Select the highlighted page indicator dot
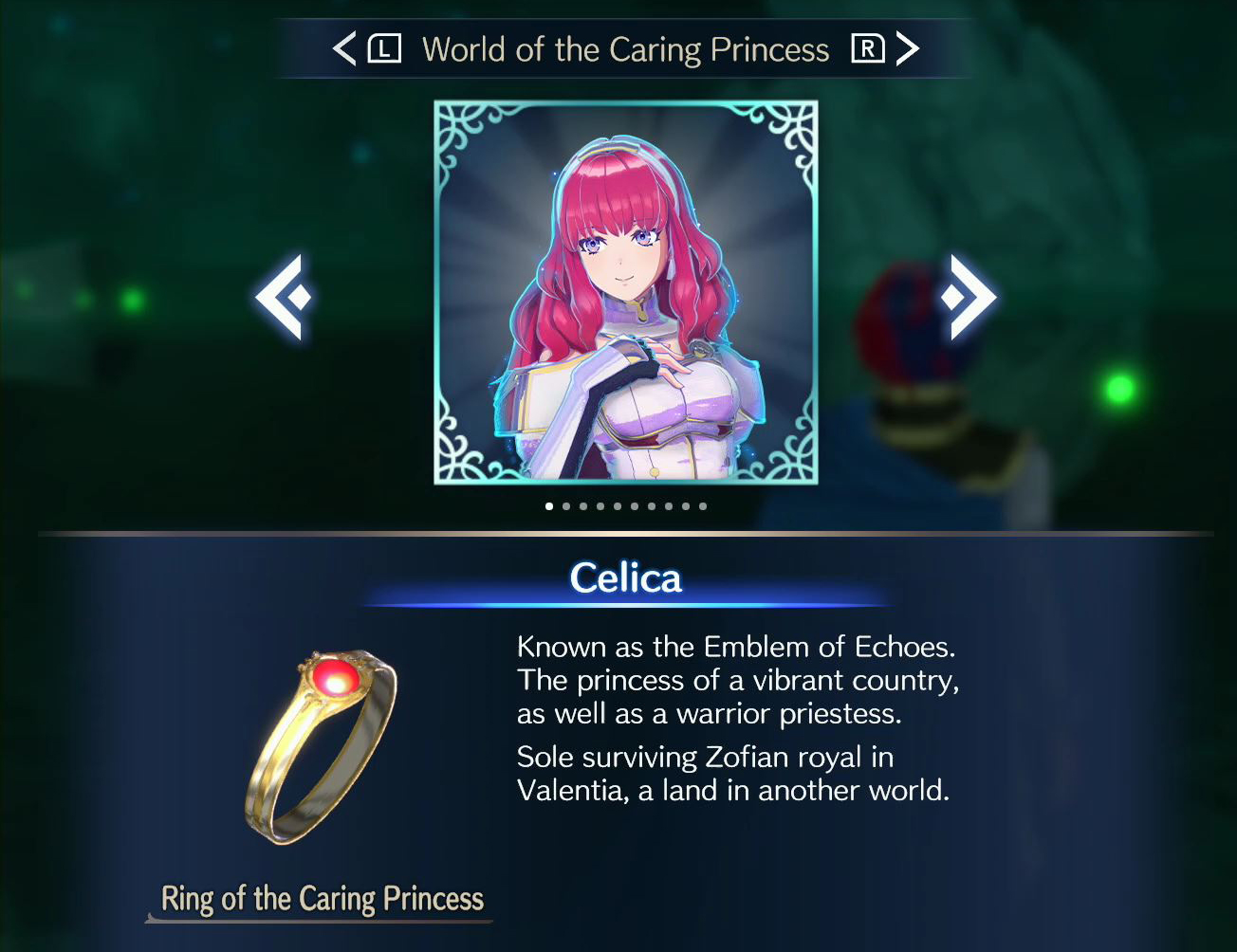Screen dimensions: 1237x952 pyautogui.click(x=547, y=505)
